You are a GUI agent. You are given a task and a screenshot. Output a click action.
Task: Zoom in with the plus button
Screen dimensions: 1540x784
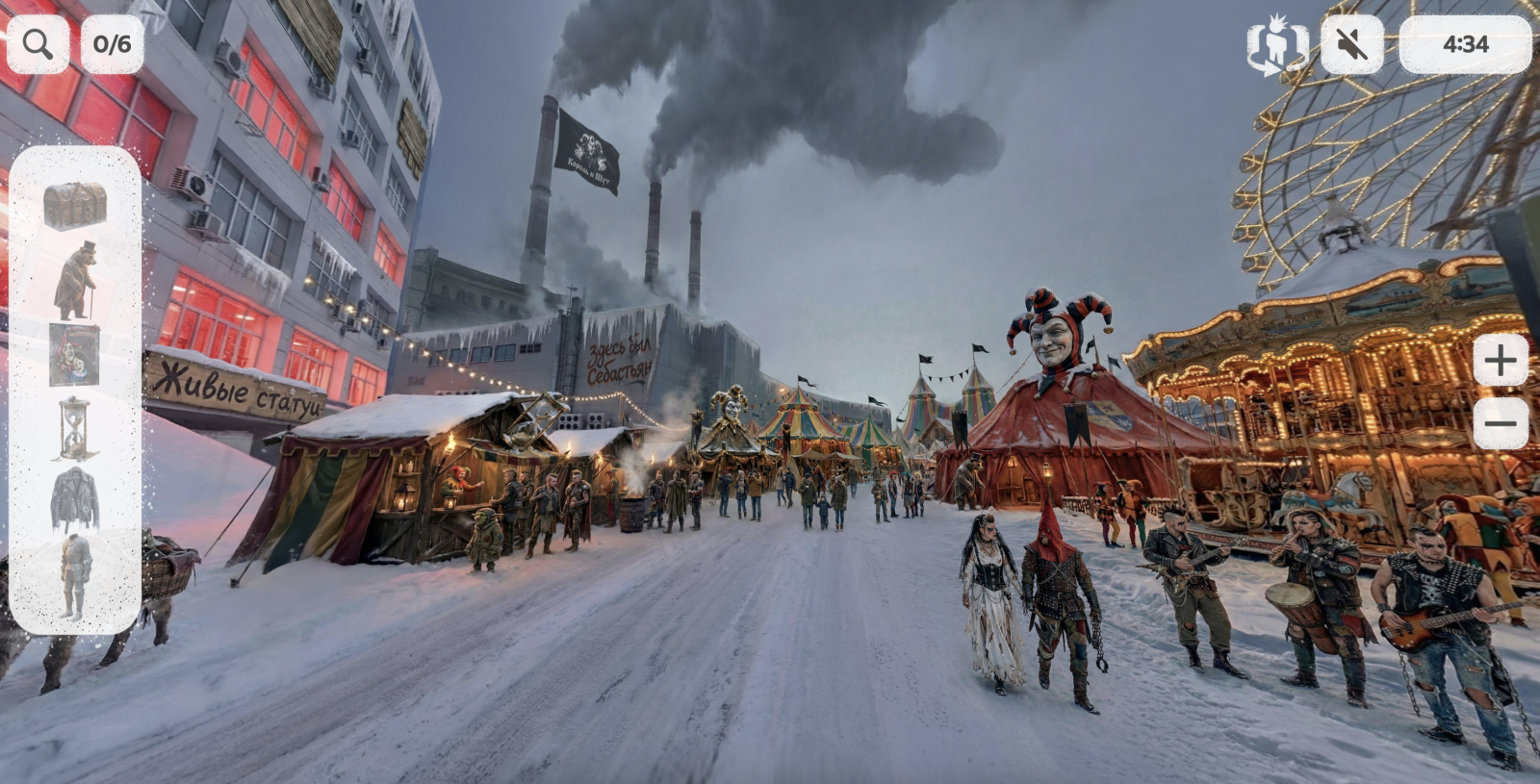click(1500, 362)
